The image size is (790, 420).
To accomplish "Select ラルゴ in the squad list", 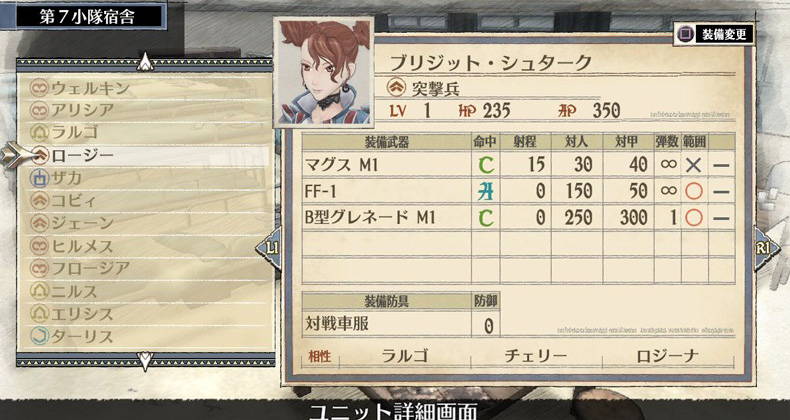I will click(x=76, y=132).
